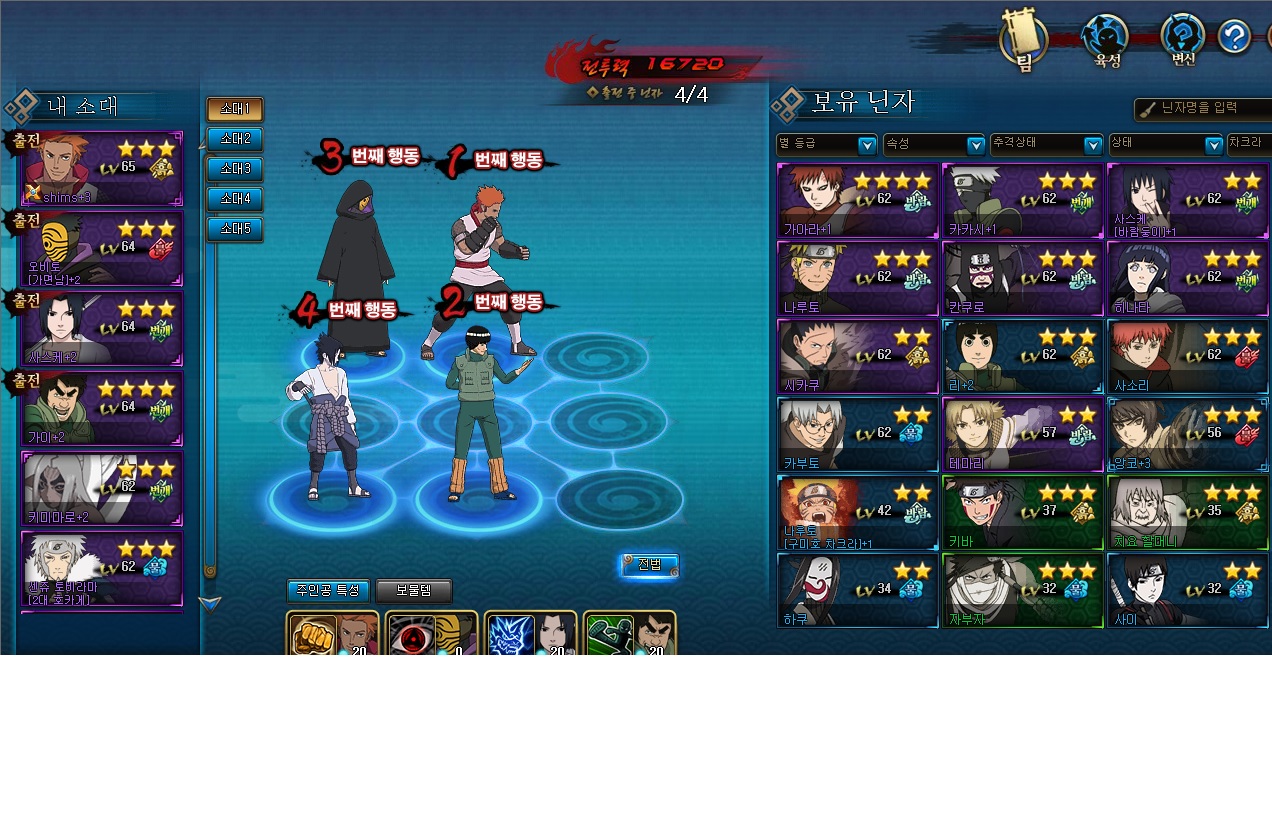The image size is (1272, 837).
Task: Open the 속성 attribute filter dropdown
Action: tap(934, 145)
